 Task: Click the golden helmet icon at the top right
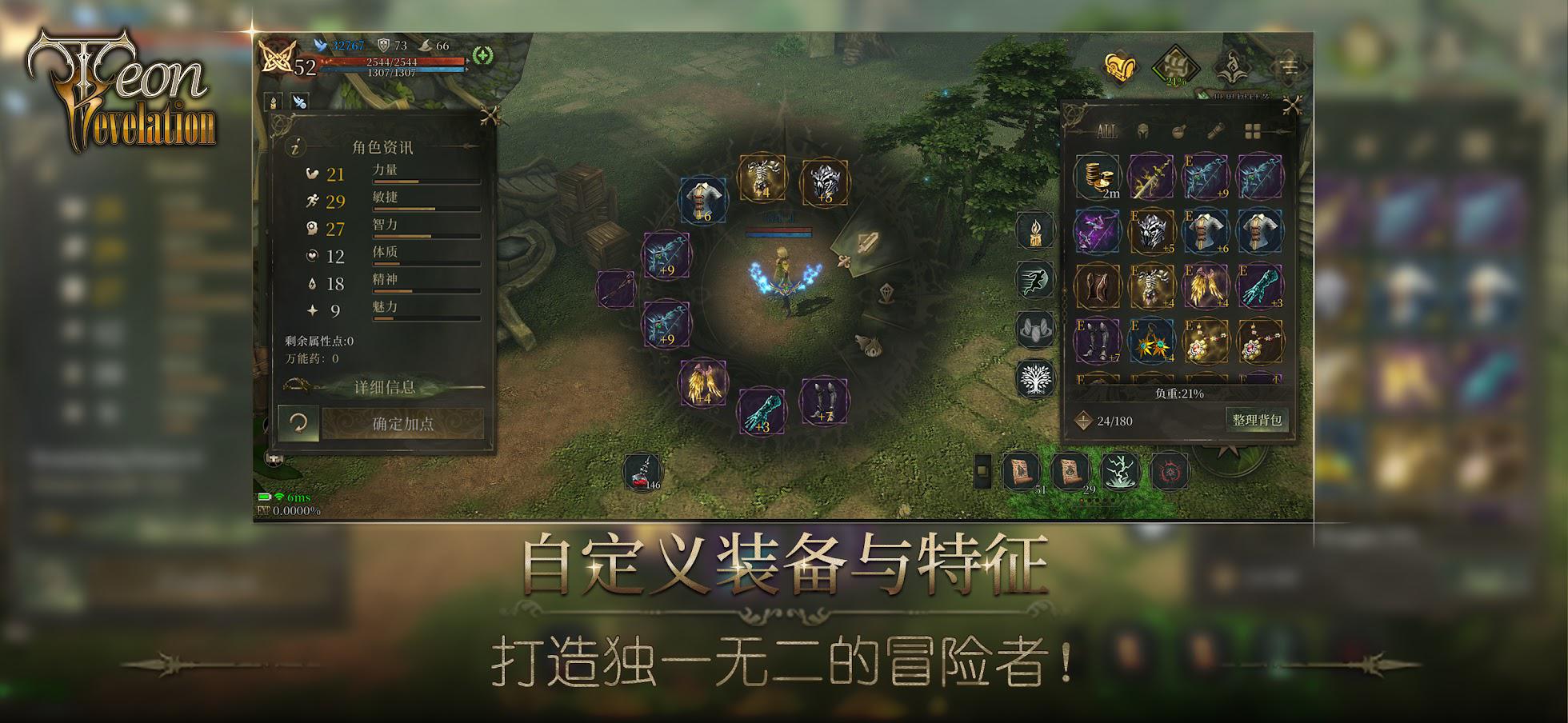[x=1119, y=67]
